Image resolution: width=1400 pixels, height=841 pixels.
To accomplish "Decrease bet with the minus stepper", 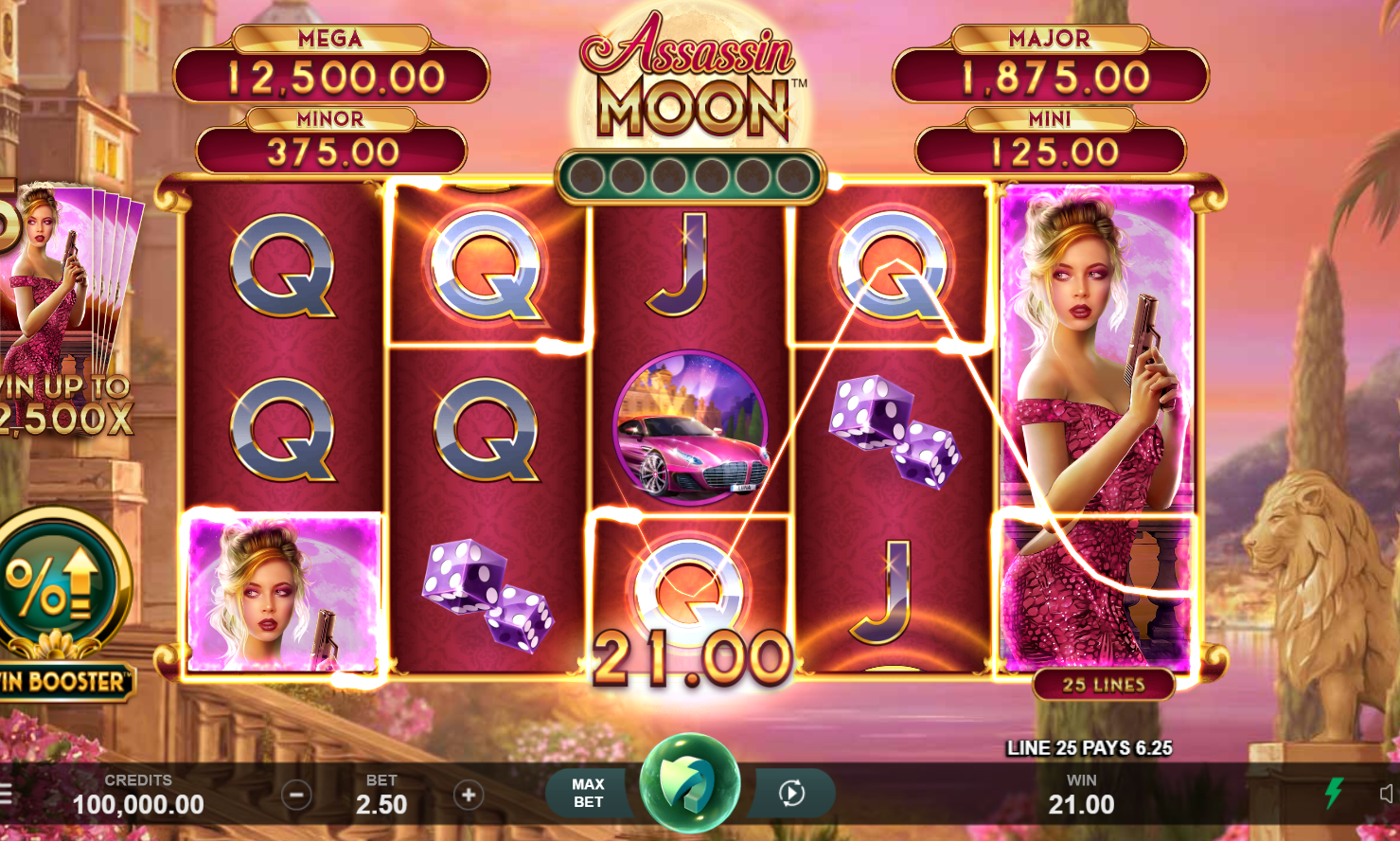I will tap(297, 796).
